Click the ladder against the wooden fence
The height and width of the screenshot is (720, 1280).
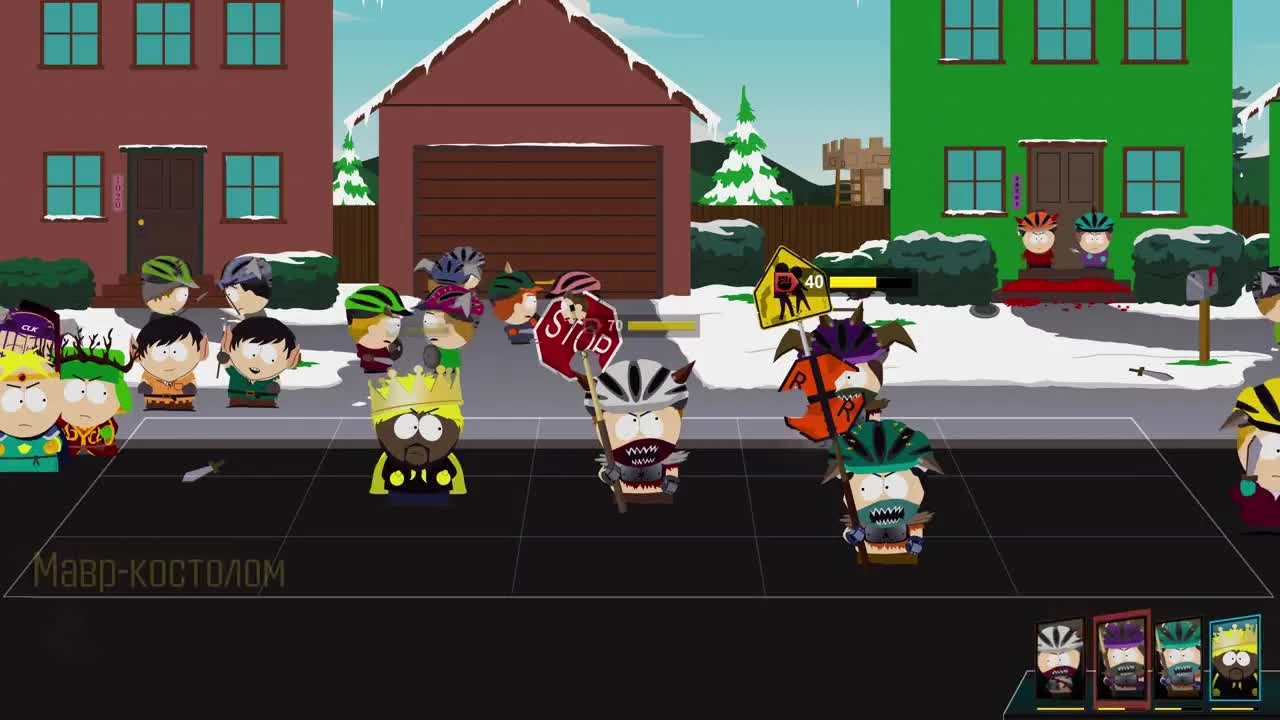[x=852, y=190]
